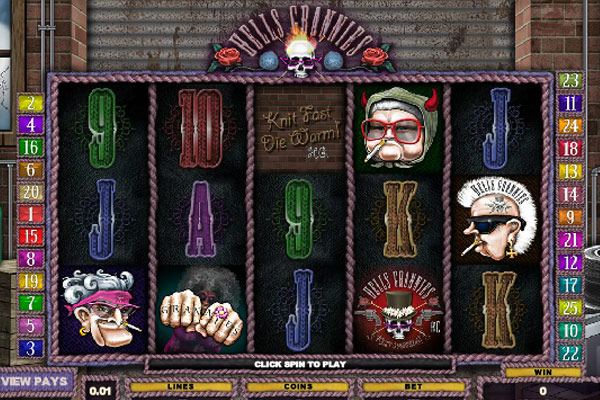Choose payline number 18

click(571, 148)
